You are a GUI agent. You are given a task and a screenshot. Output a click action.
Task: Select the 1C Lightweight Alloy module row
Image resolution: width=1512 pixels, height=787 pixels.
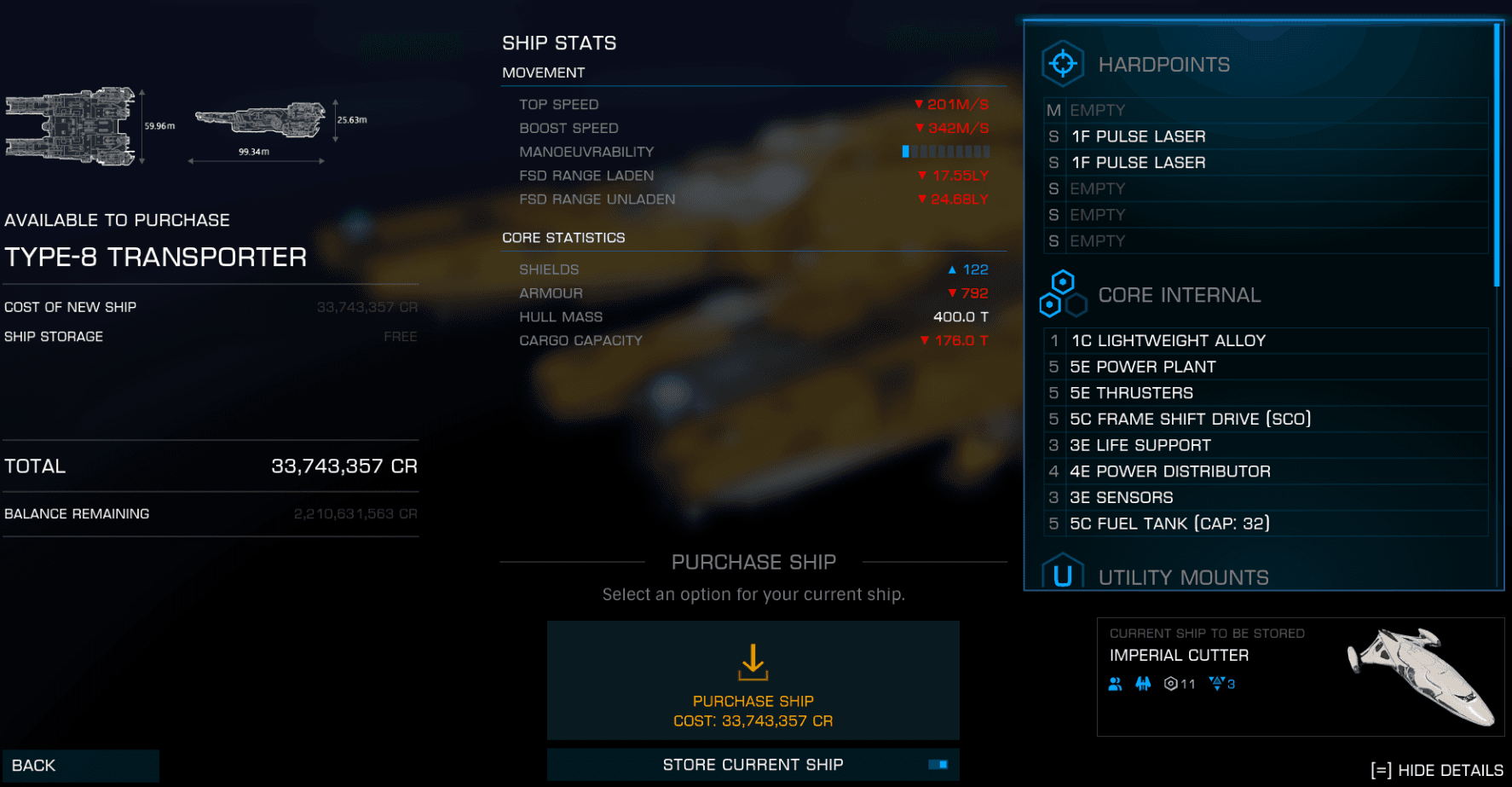point(1266,341)
